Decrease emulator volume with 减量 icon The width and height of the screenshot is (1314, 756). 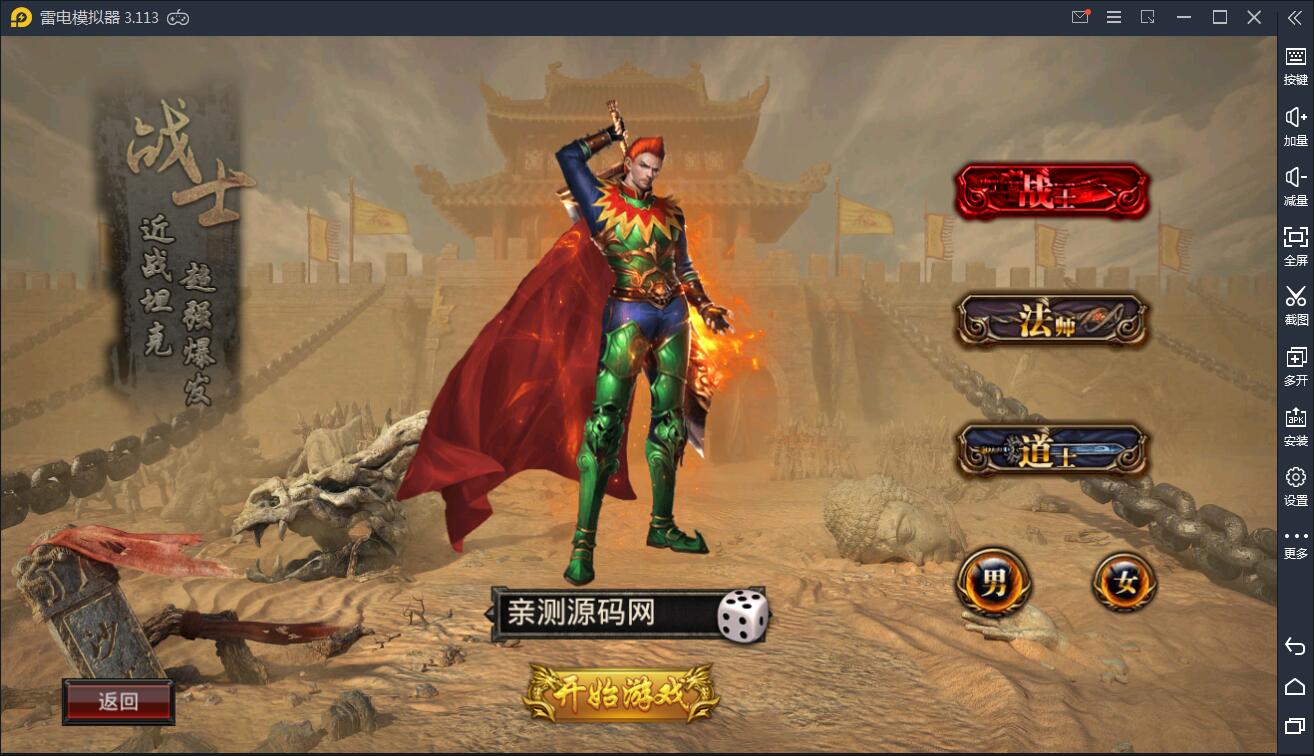[1295, 186]
